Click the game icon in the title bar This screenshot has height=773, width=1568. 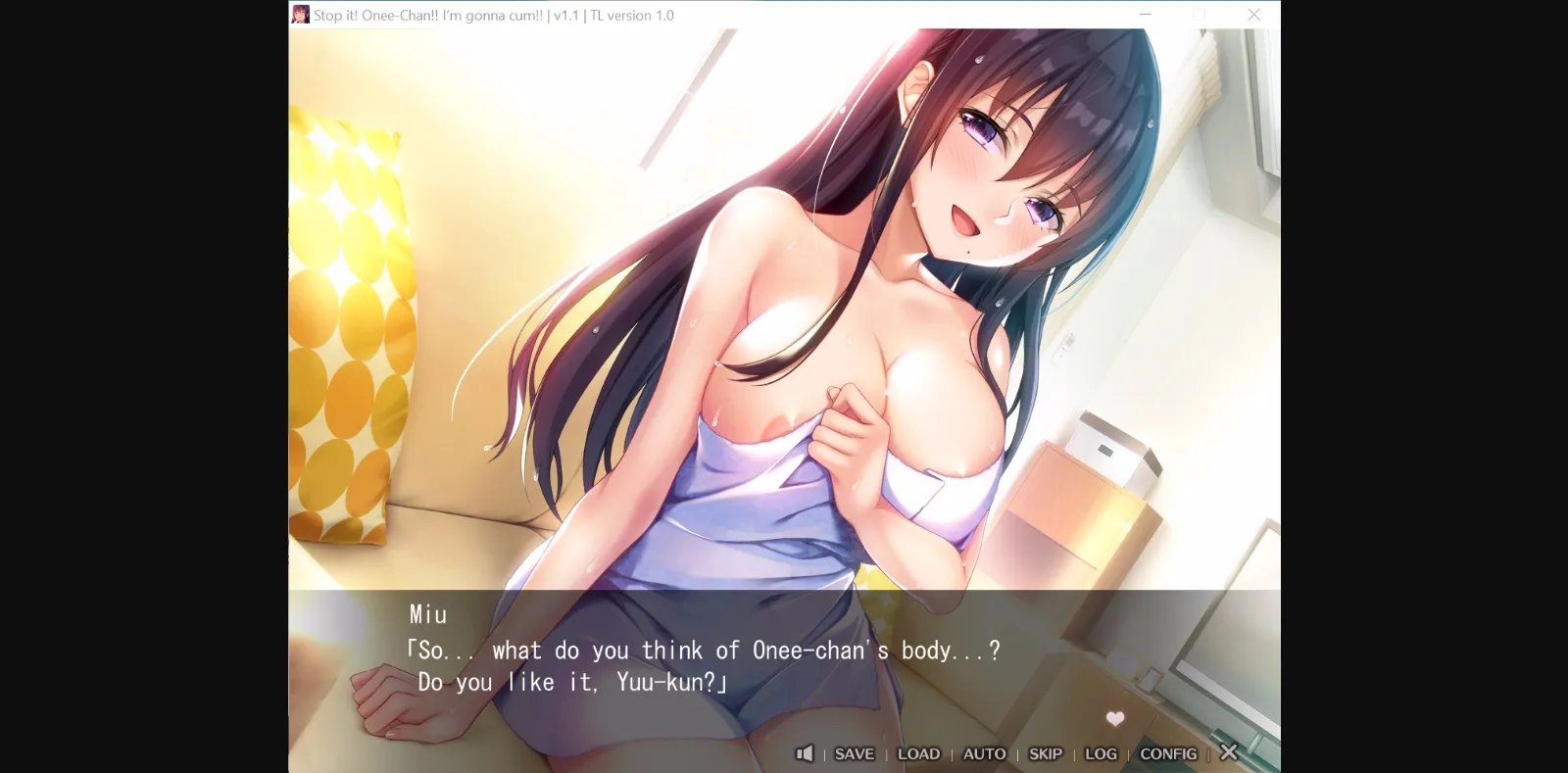(300, 14)
